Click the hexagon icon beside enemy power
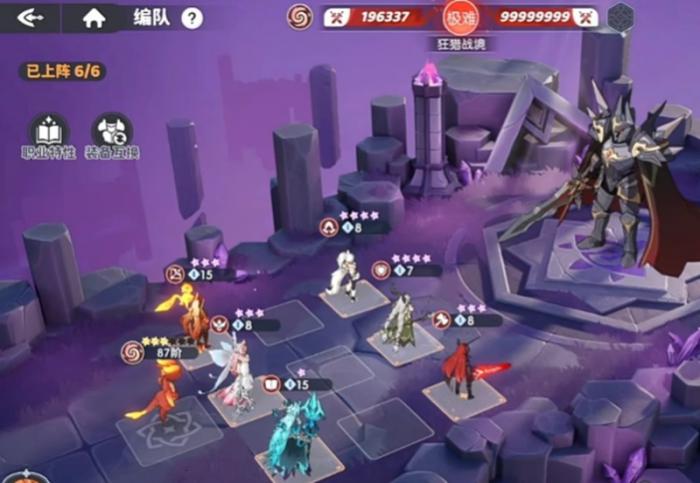The image size is (700, 483). [621, 17]
